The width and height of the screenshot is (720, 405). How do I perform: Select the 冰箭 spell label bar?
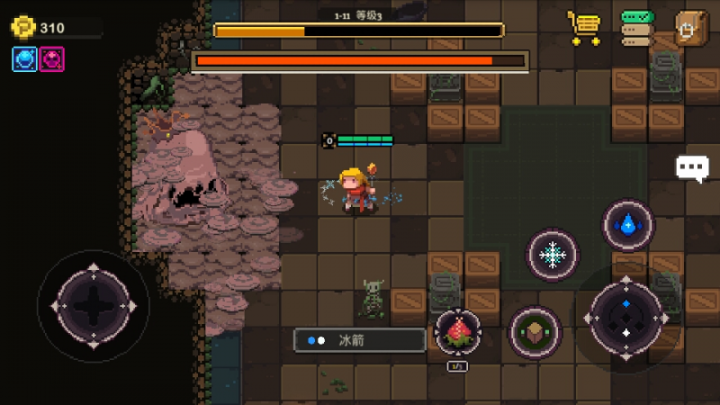tap(360, 340)
